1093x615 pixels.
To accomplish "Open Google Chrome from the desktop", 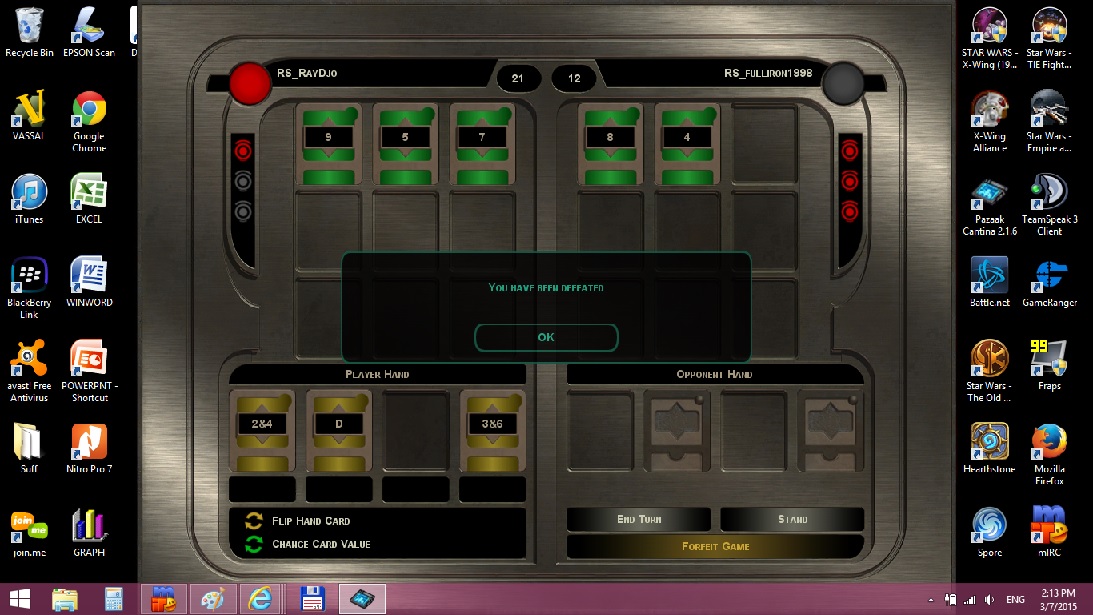I will pos(89,117).
